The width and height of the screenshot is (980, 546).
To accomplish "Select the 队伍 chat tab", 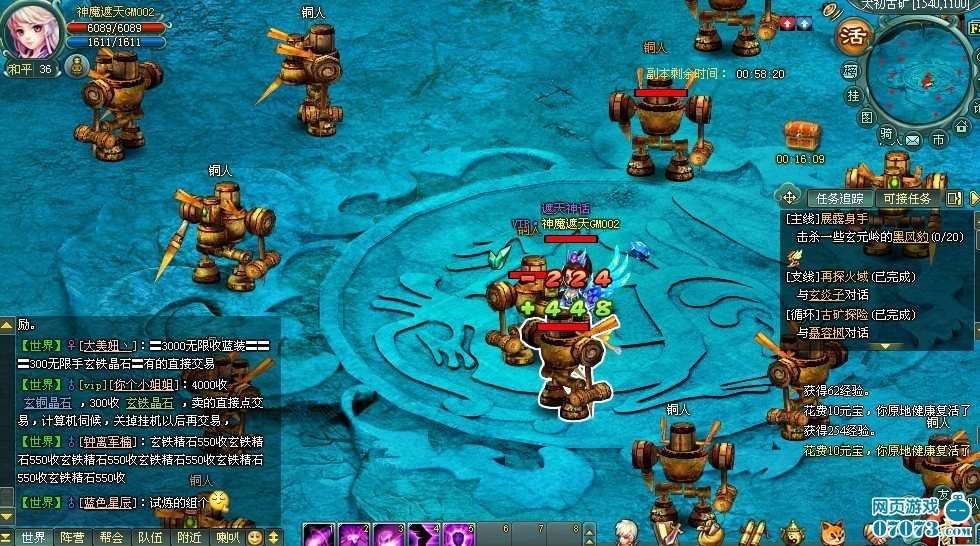I will [x=150, y=537].
